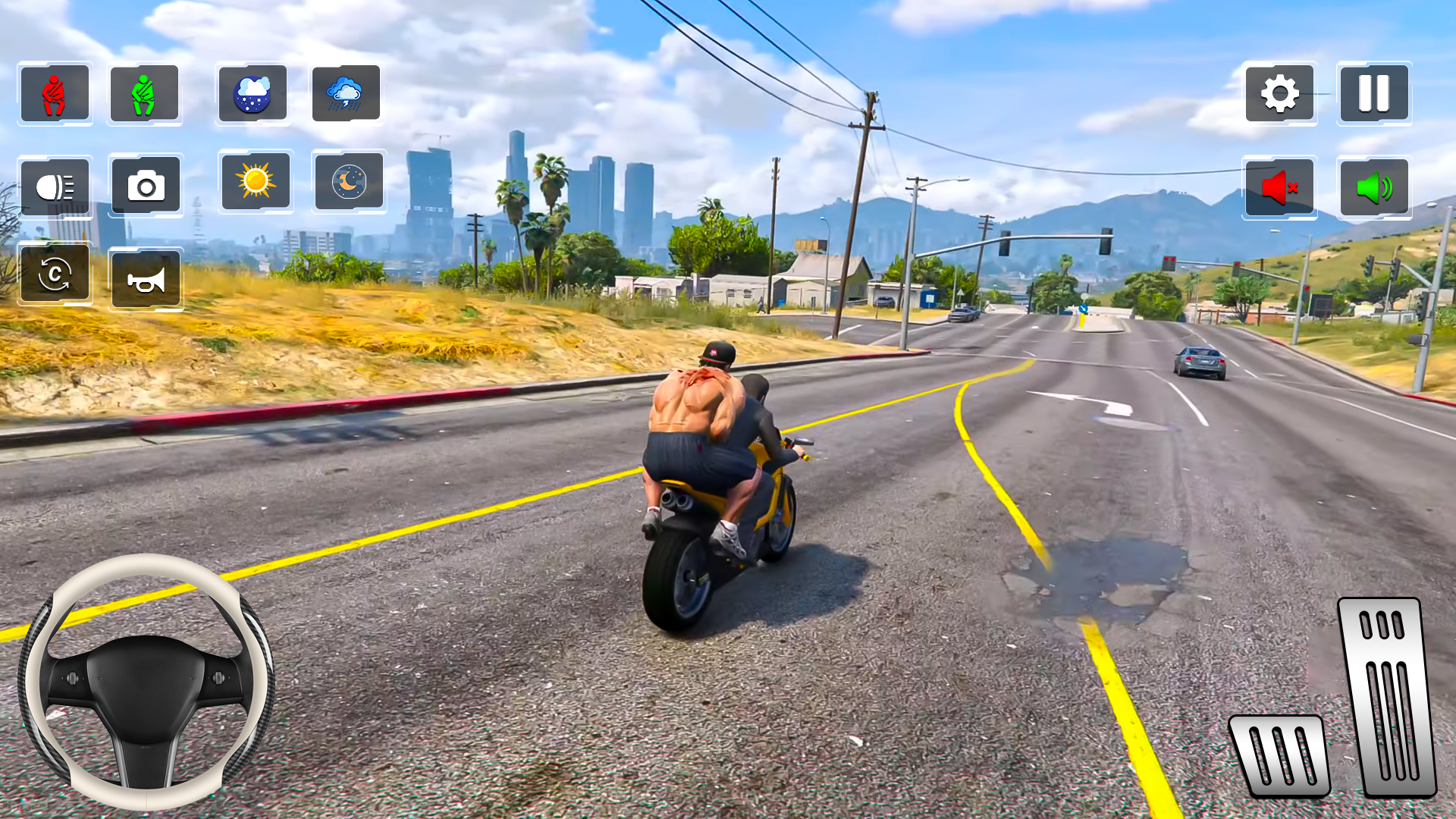Screen dimensions: 1456x819
Task: Enable thunderstorm weather
Action: 347,93
